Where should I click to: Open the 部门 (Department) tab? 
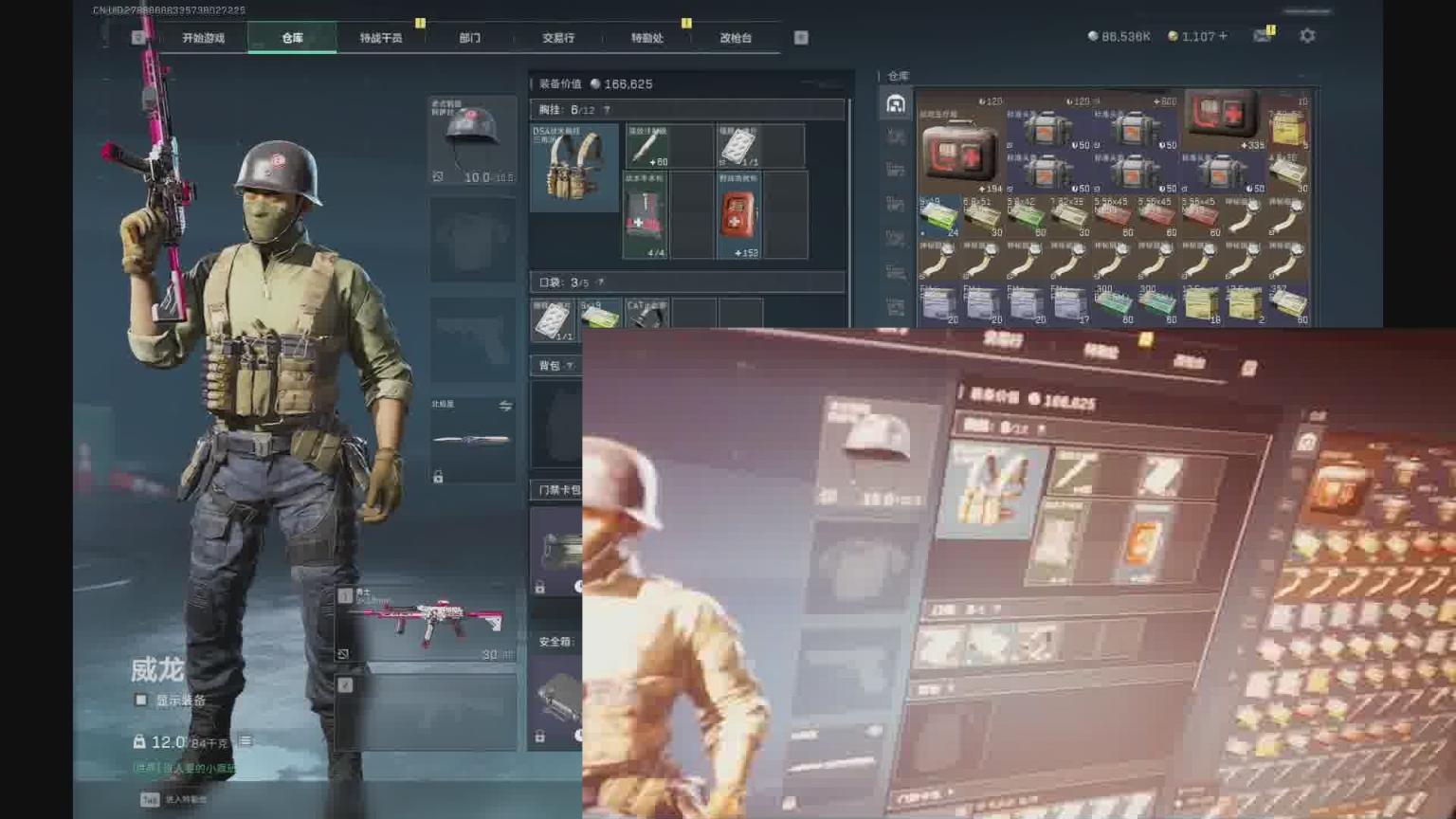coord(469,38)
